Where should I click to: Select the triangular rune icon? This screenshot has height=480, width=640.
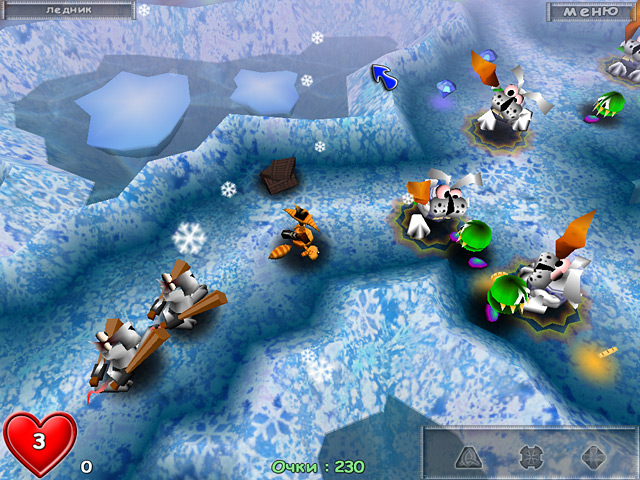click(468, 457)
